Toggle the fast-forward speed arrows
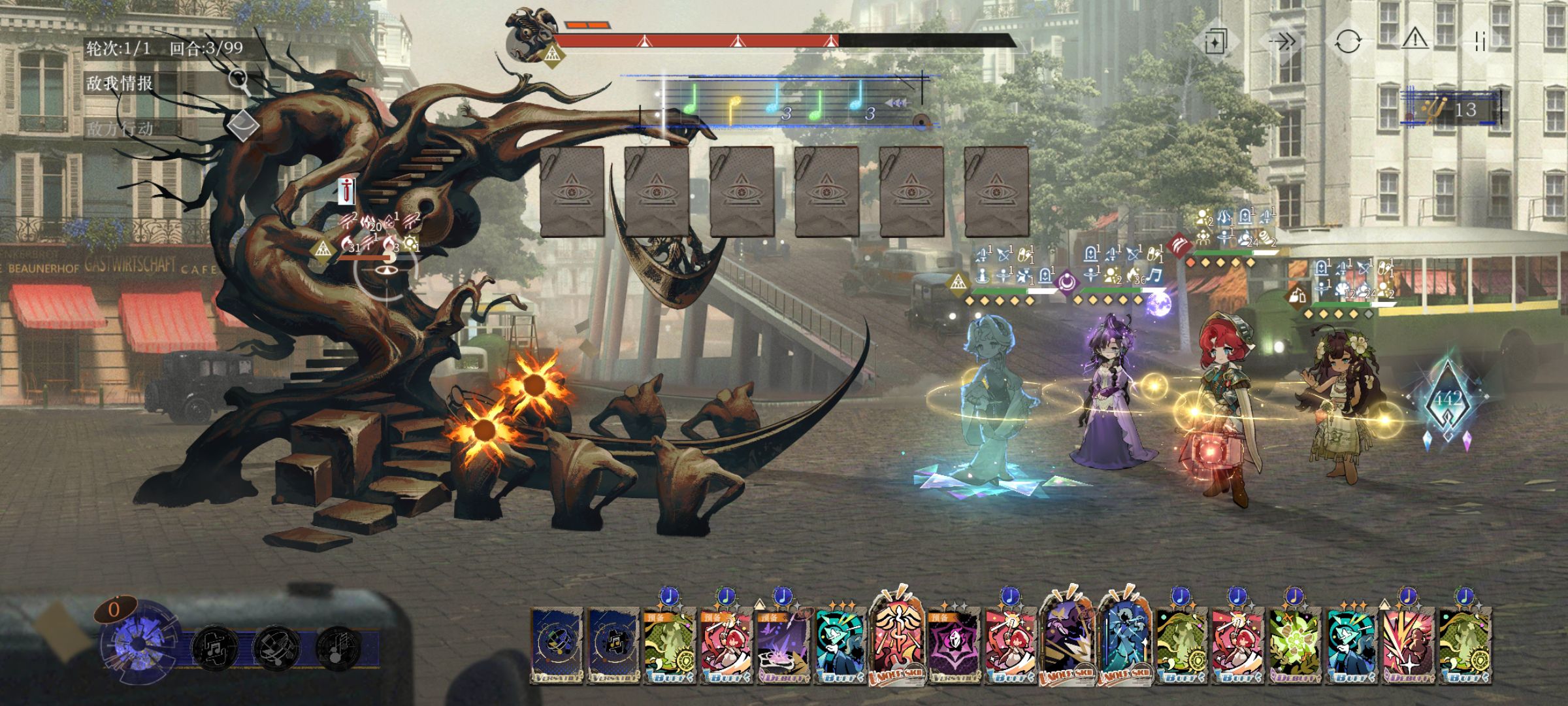The image size is (1568, 706). click(1282, 42)
